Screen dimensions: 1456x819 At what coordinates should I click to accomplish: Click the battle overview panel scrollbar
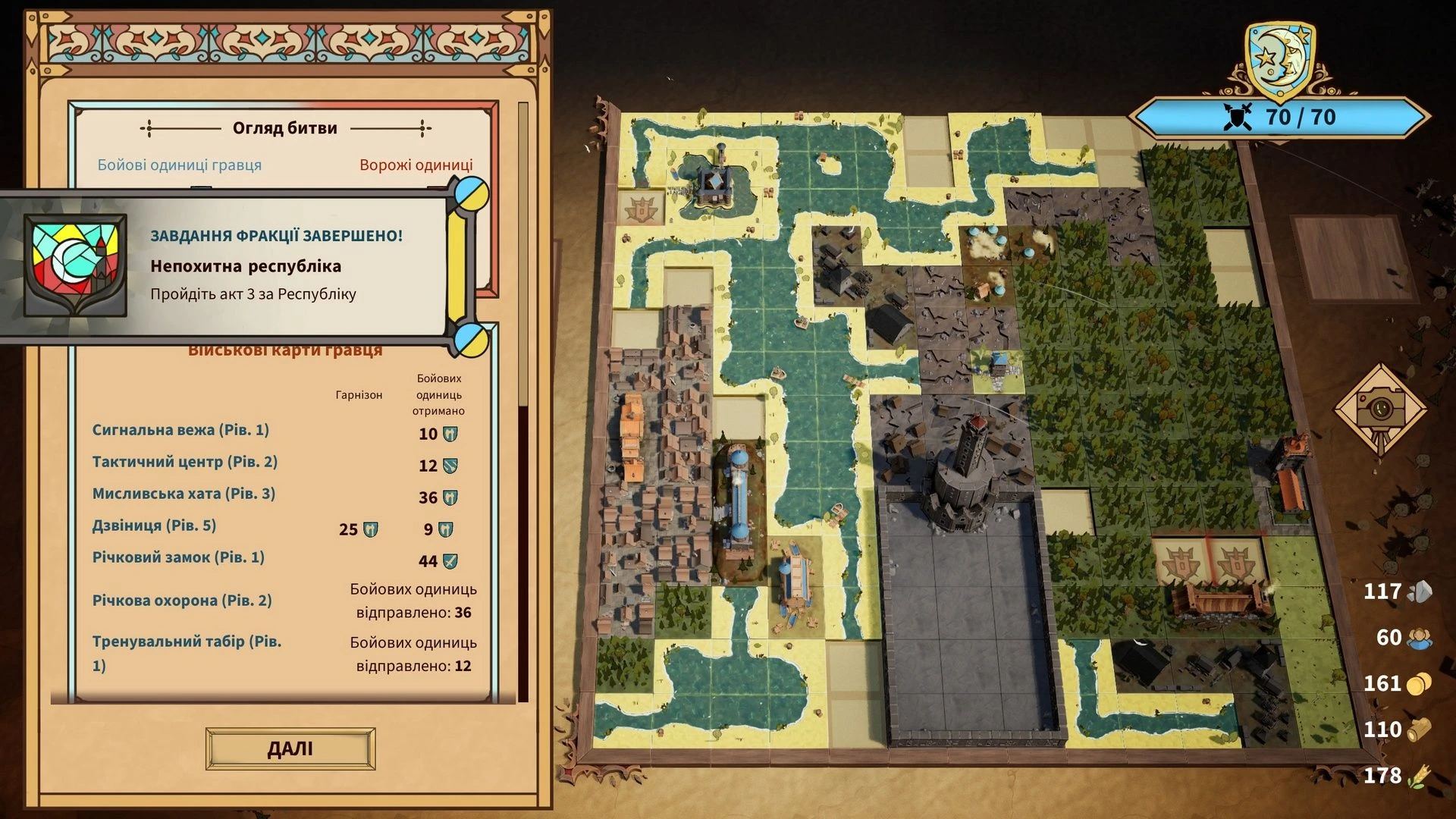[522, 402]
